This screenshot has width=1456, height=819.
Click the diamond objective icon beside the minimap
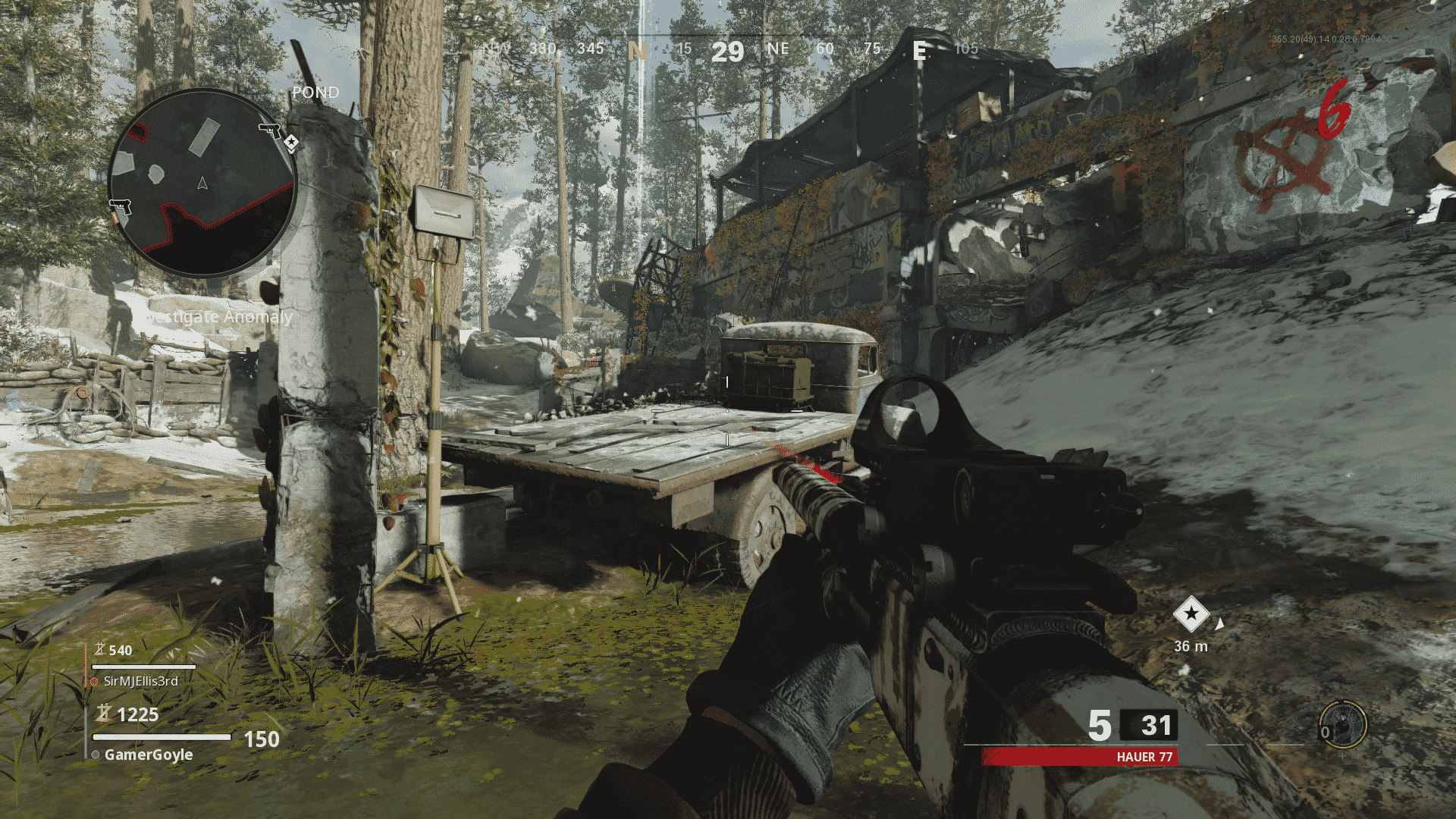pyautogui.click(x=292, y=141)
